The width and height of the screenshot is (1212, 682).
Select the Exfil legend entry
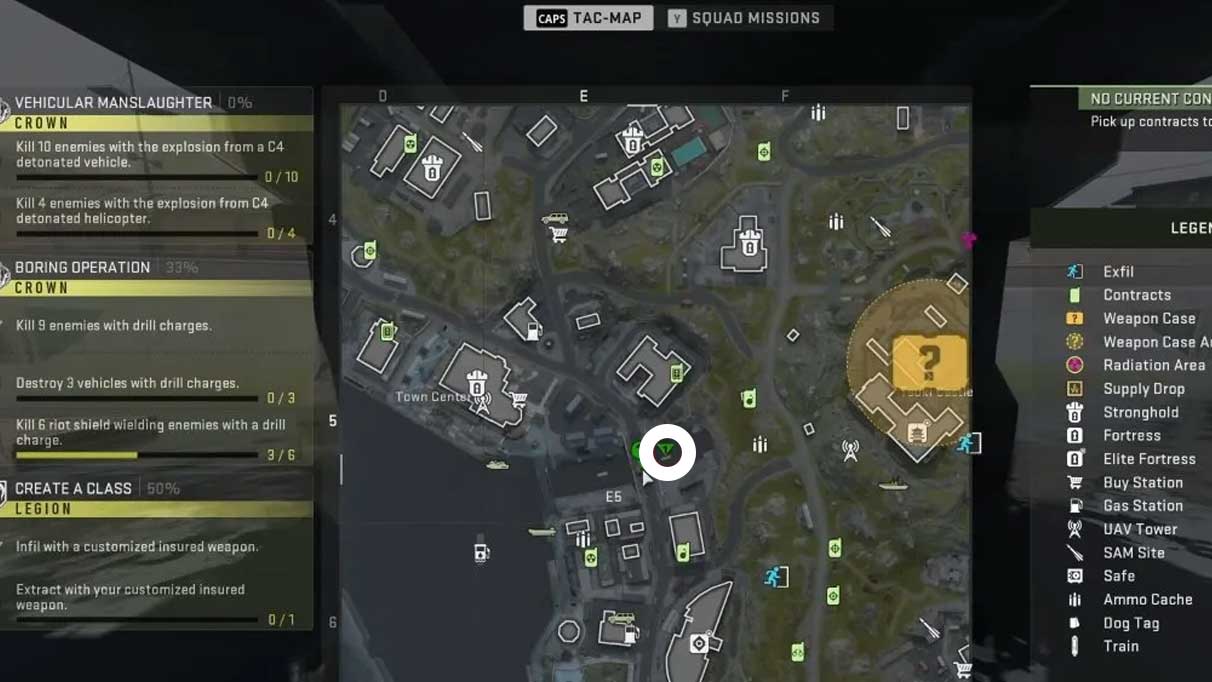1118,271
